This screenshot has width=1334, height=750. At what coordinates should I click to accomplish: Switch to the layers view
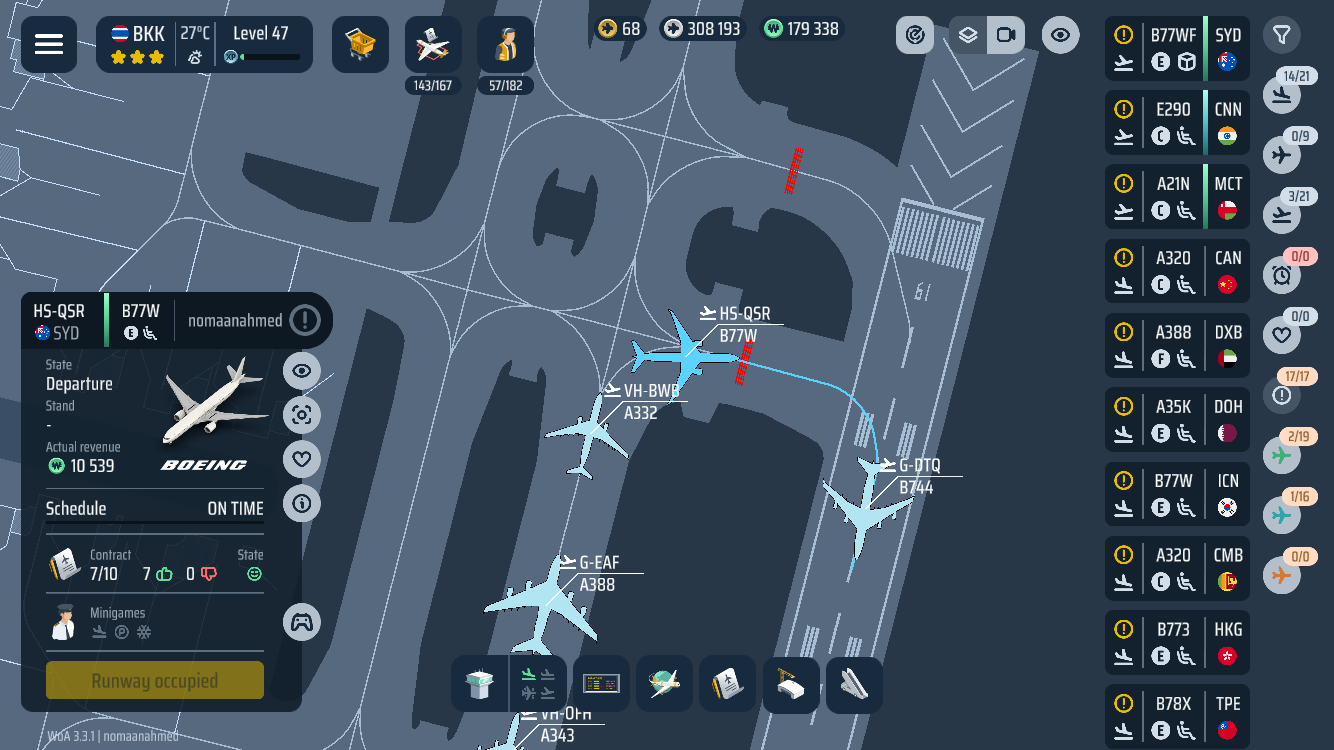click(967, 36)
